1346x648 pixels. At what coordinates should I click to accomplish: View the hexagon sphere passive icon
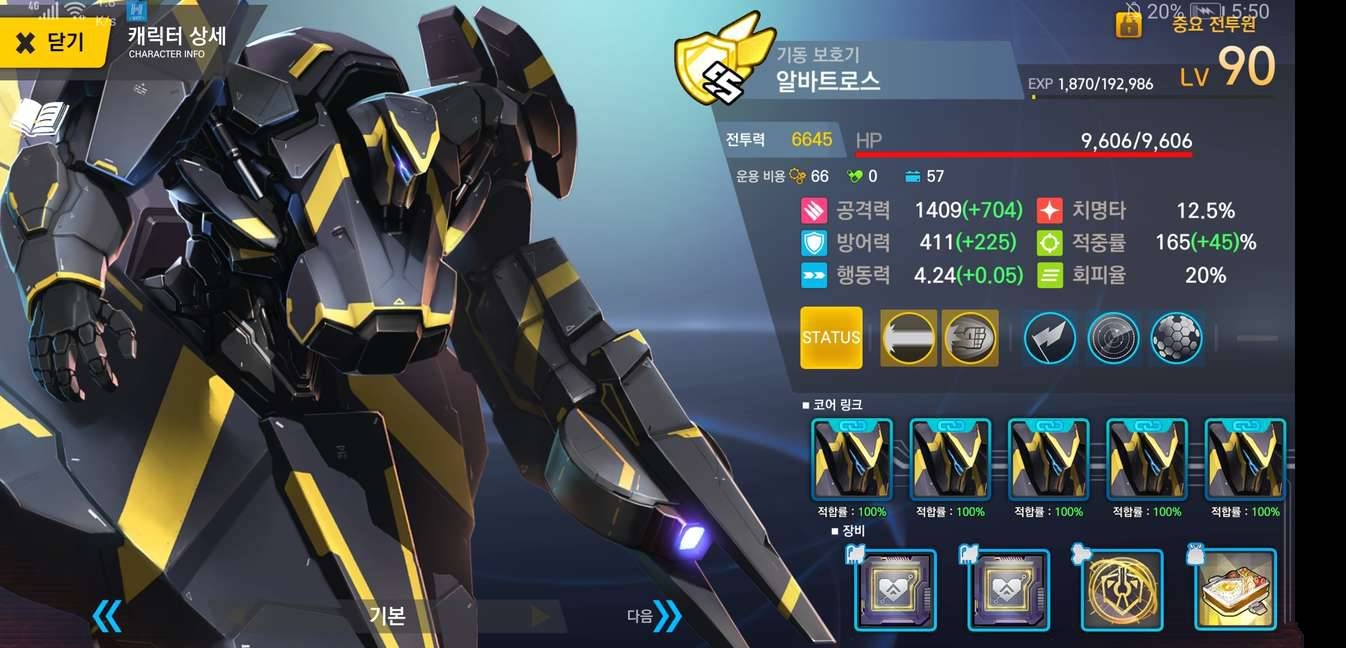[1176, 338]
